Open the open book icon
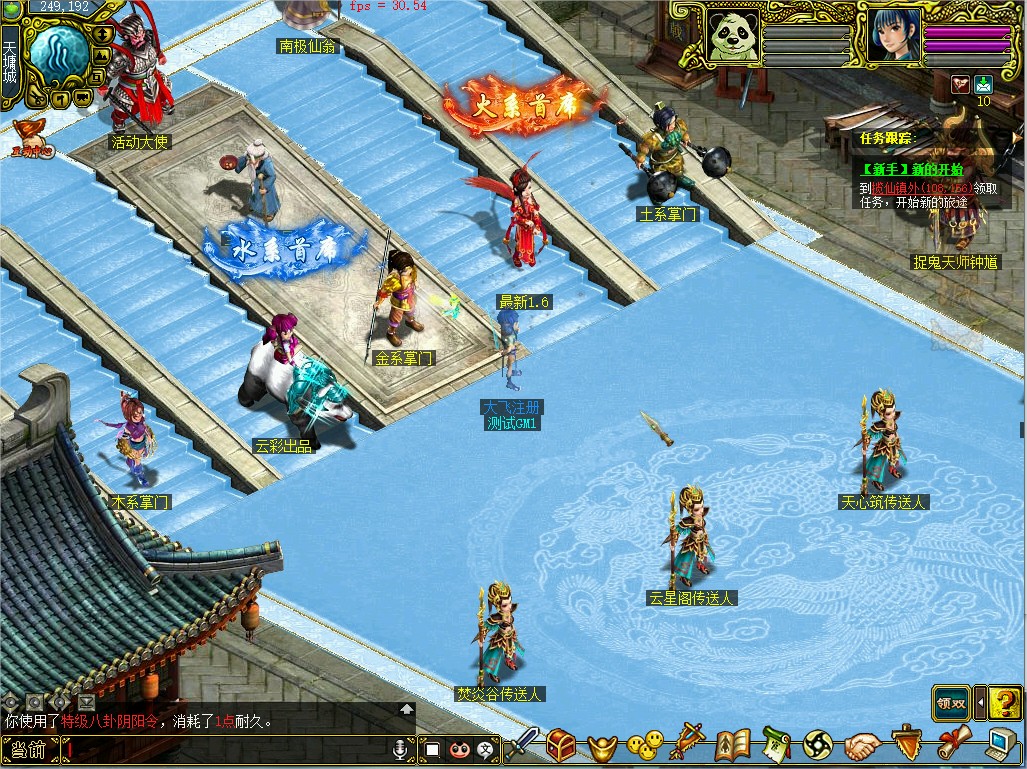This screenshot has height=769, width=1027. [x=733, y=746]
